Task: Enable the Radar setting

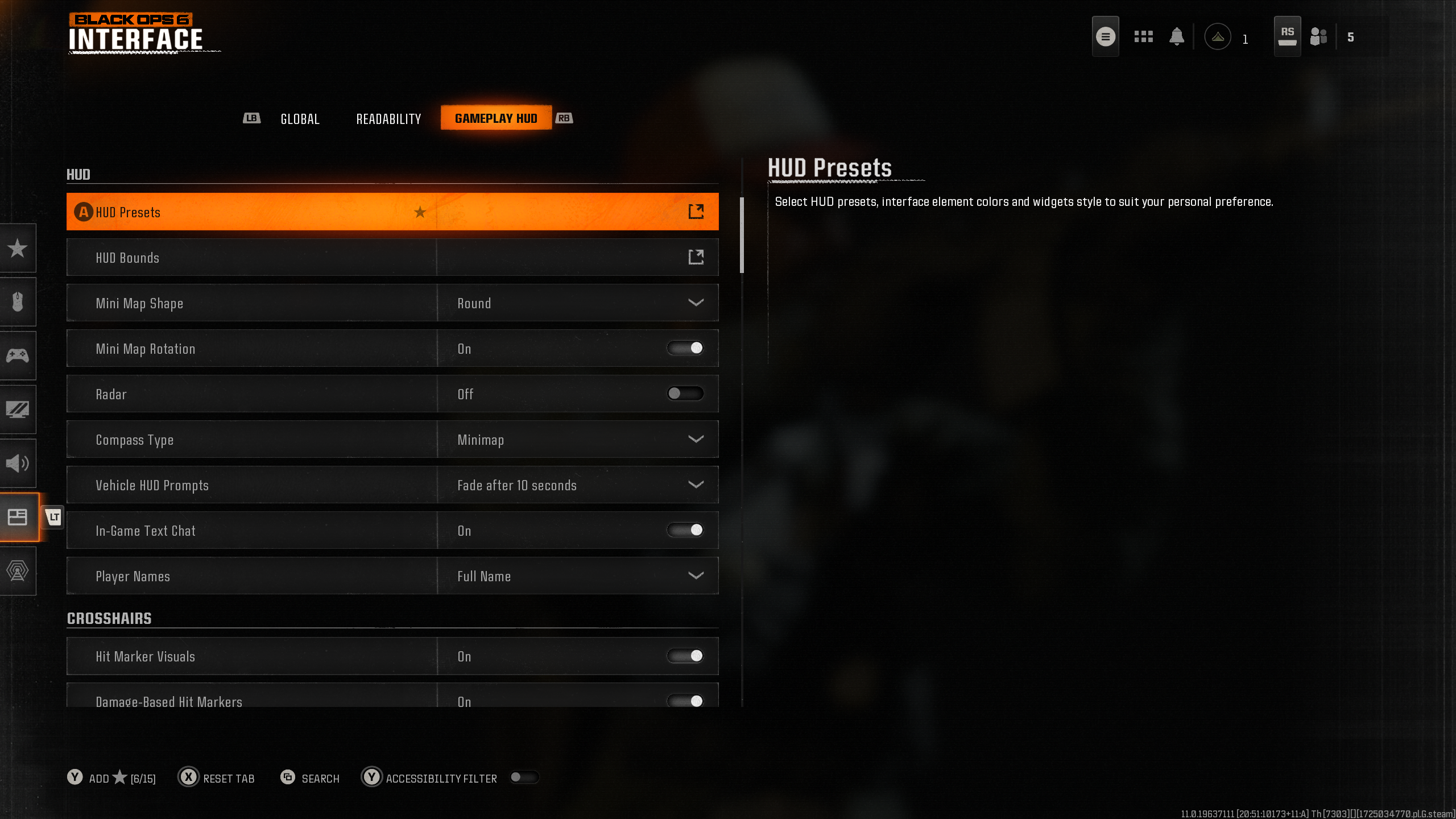Action: 685,394
